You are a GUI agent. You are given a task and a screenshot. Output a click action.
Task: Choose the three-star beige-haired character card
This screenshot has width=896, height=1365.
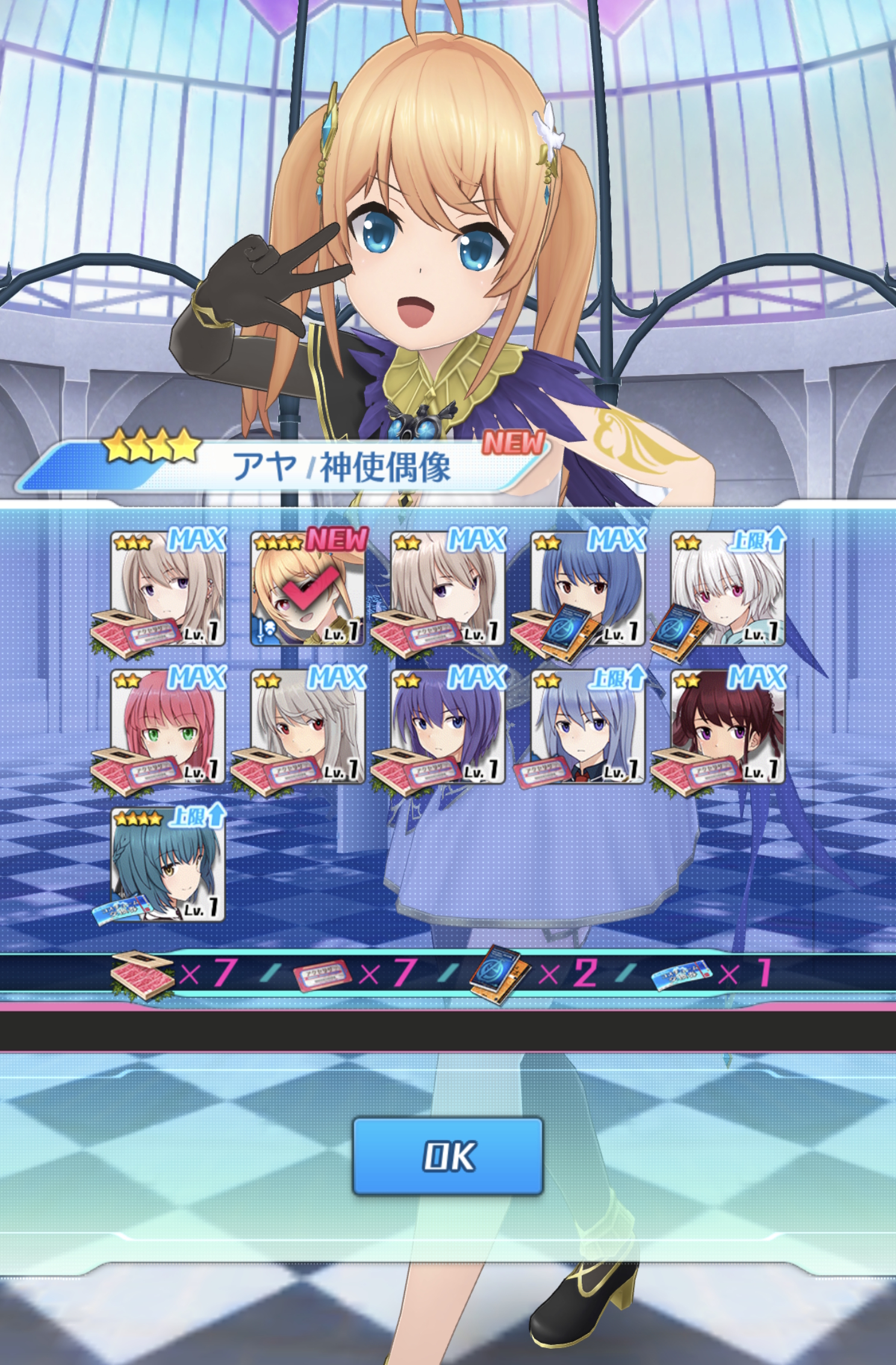click(x=167, y=589)
